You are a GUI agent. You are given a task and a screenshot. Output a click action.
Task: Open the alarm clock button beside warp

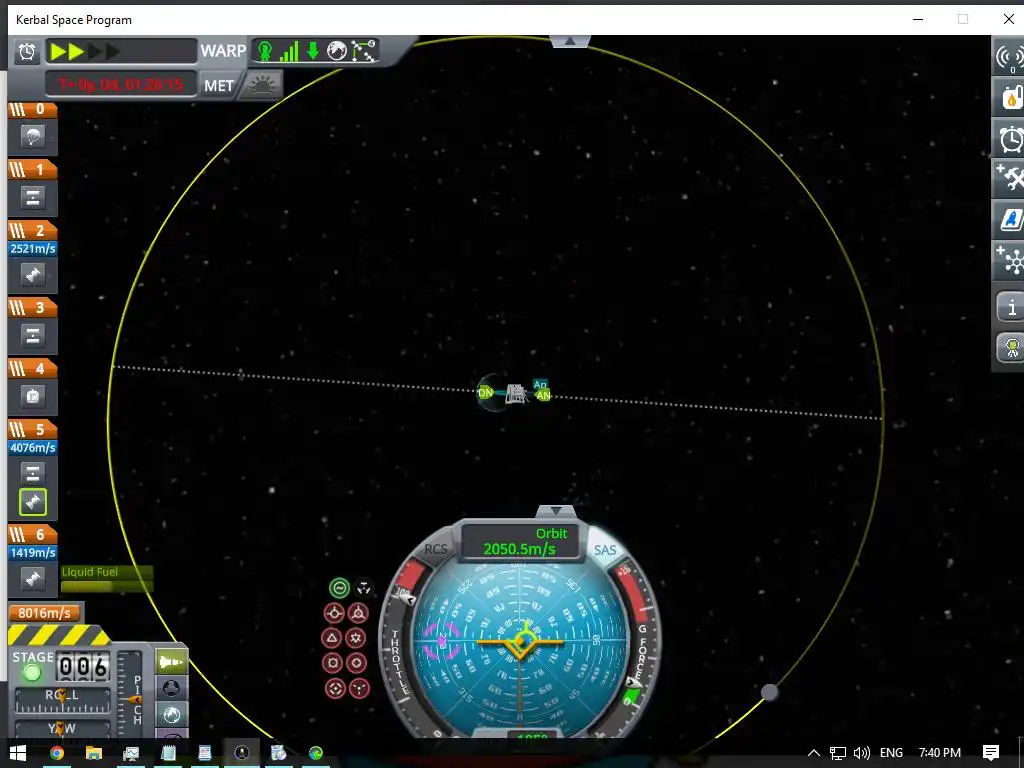[28, 52]
